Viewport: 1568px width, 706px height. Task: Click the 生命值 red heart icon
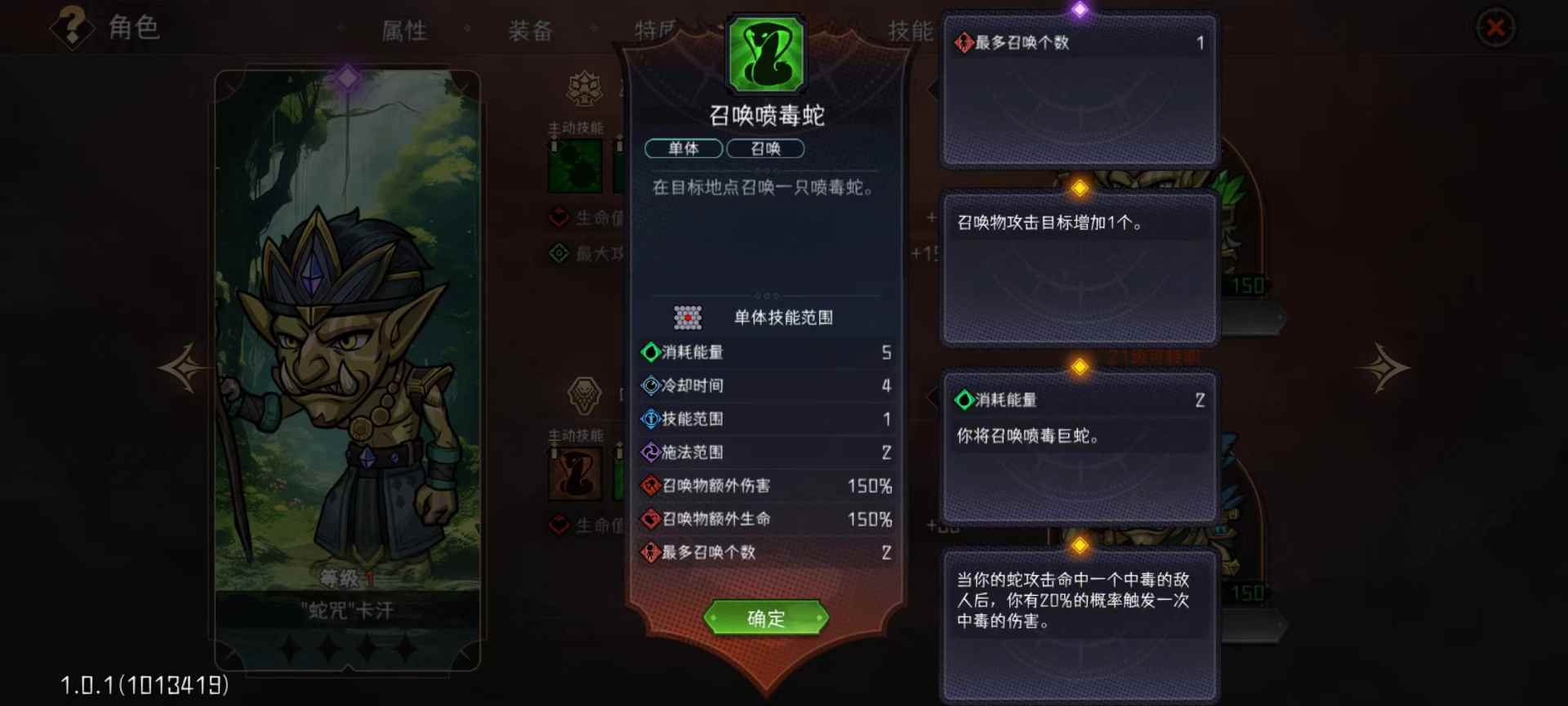point(559,217)
